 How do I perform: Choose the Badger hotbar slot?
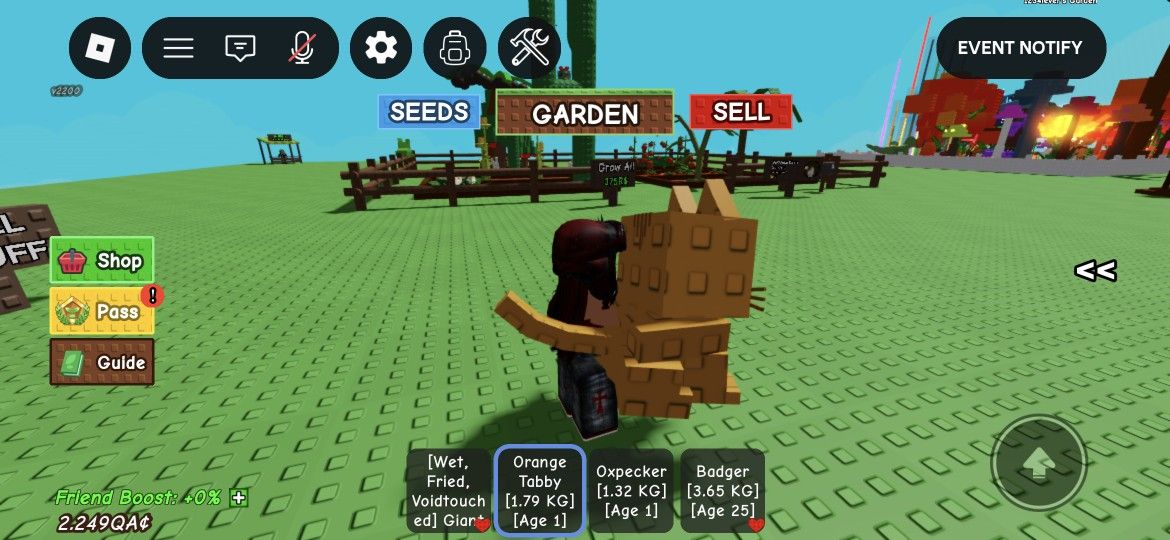coord(723,491)
